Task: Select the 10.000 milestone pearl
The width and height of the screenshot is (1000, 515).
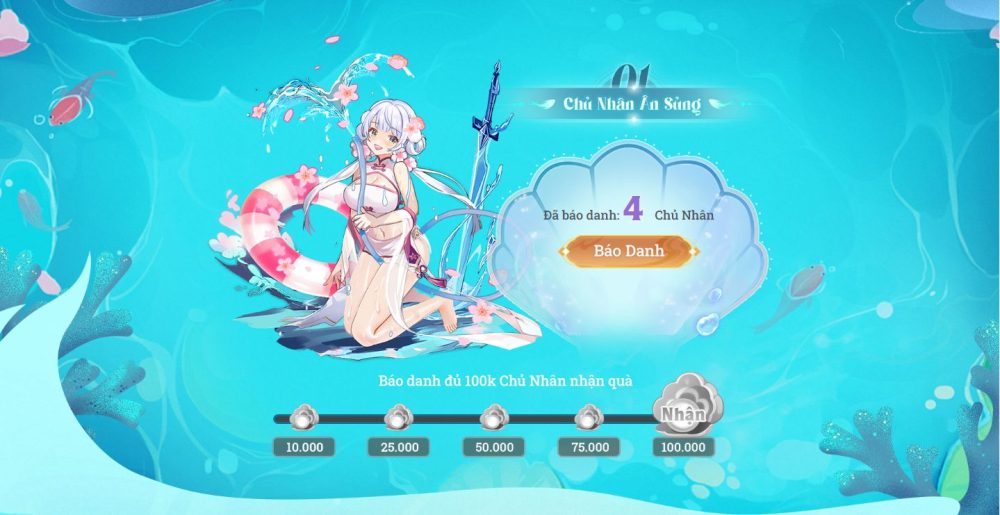Action: pyautogui.click(x=304, y=417)
